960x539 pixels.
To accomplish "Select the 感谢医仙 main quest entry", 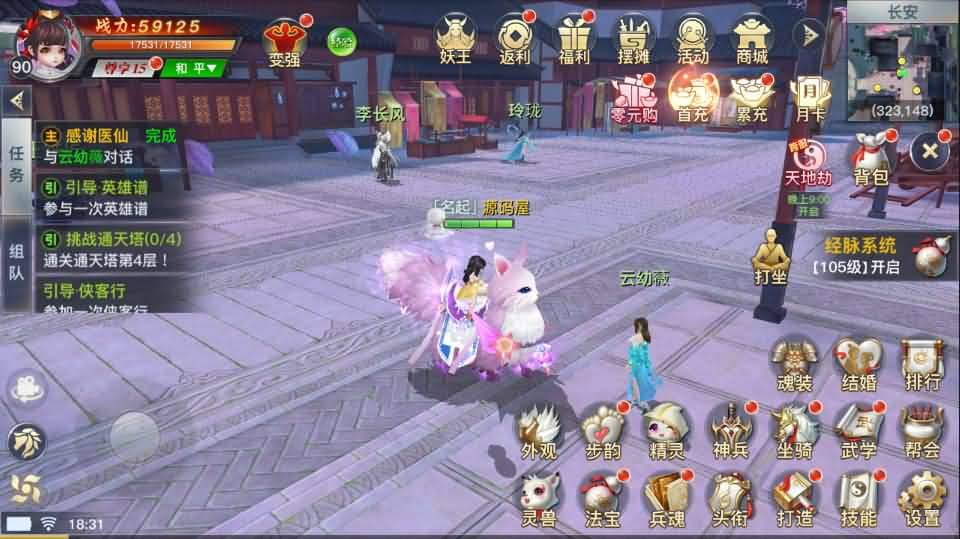I will [110, 145].
